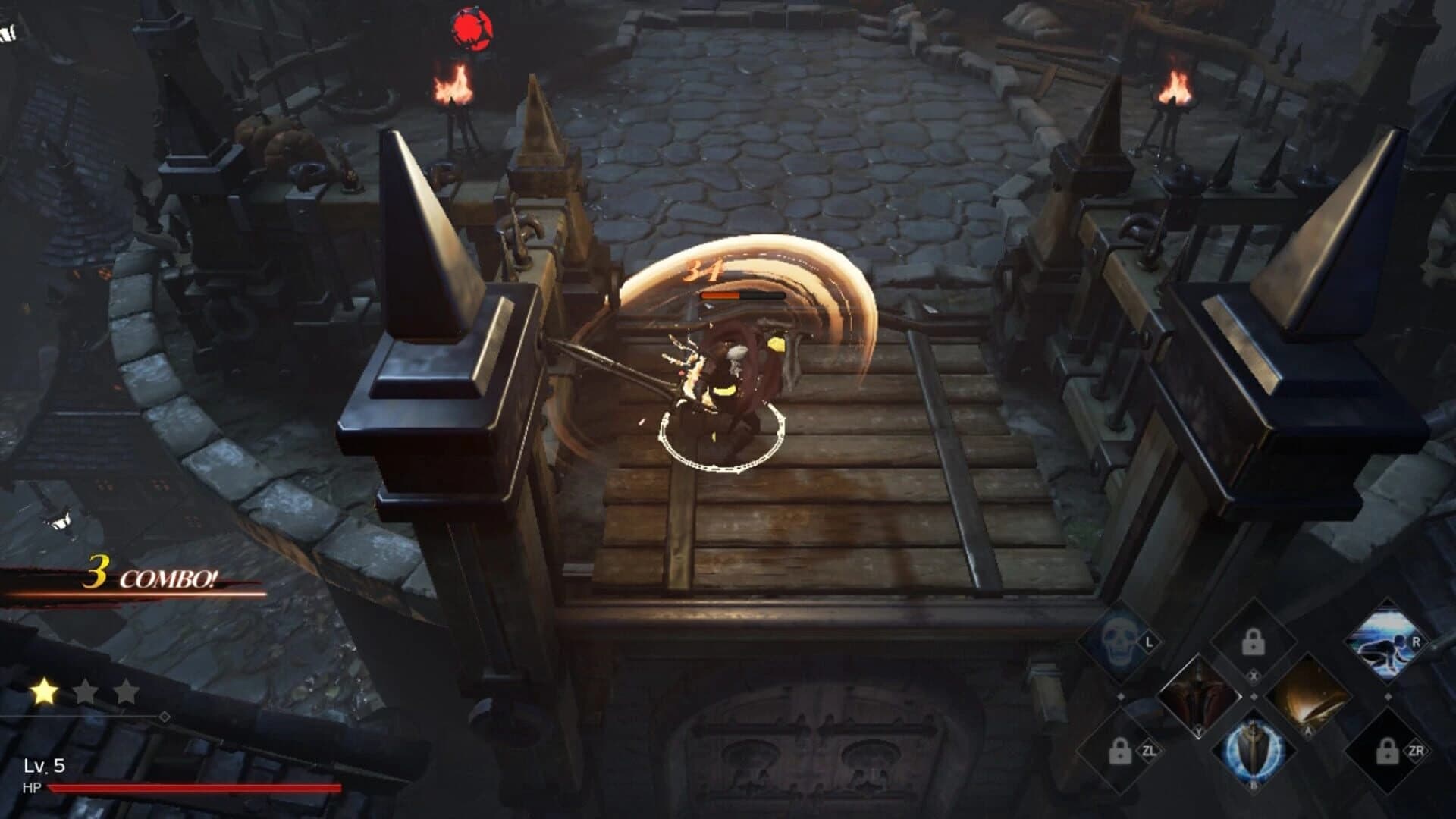Click the diamond separator right of the R skill
The image size is (1456, 819).
tap(1389, 695)
